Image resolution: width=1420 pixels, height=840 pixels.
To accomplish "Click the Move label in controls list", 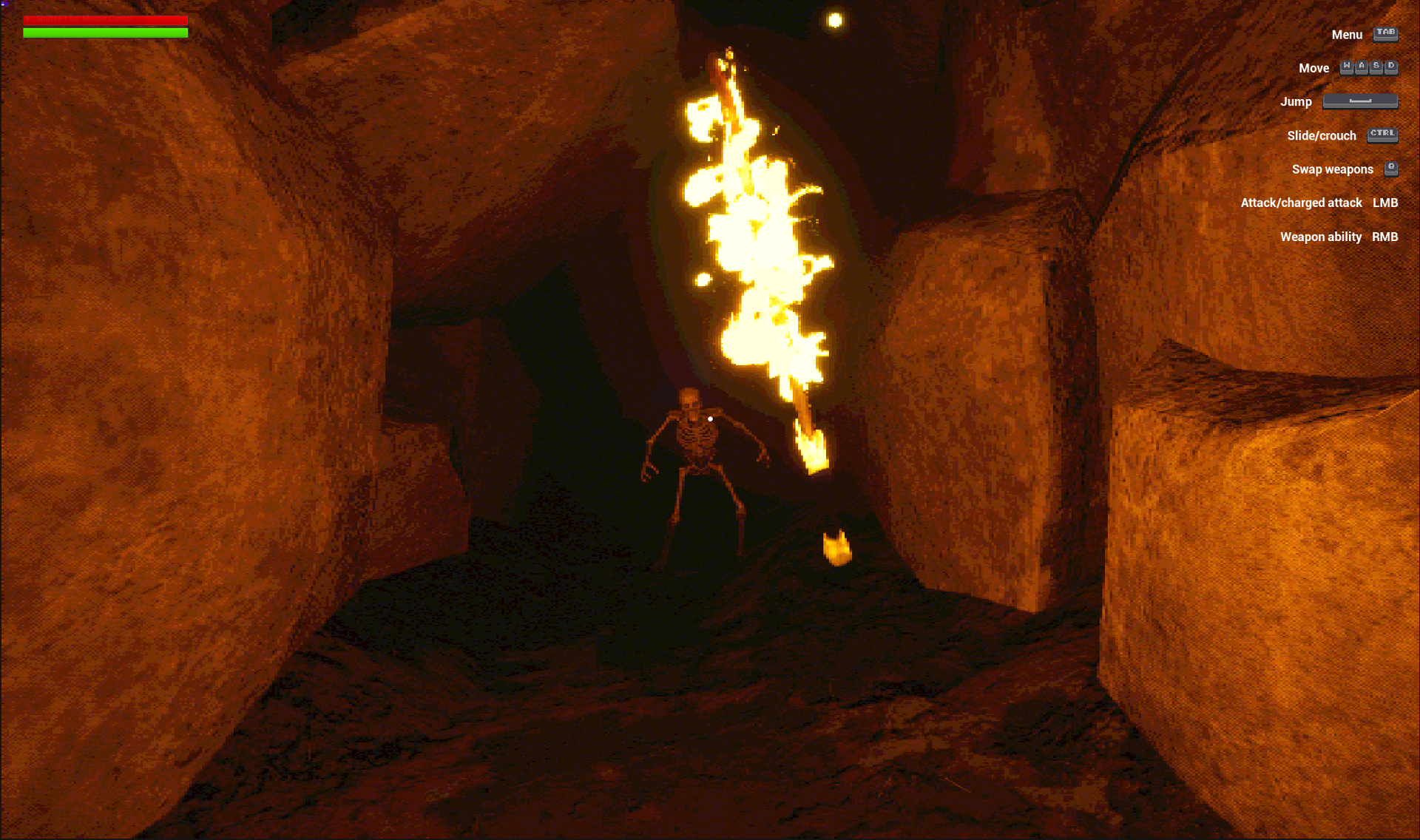I will [1314, 68].
